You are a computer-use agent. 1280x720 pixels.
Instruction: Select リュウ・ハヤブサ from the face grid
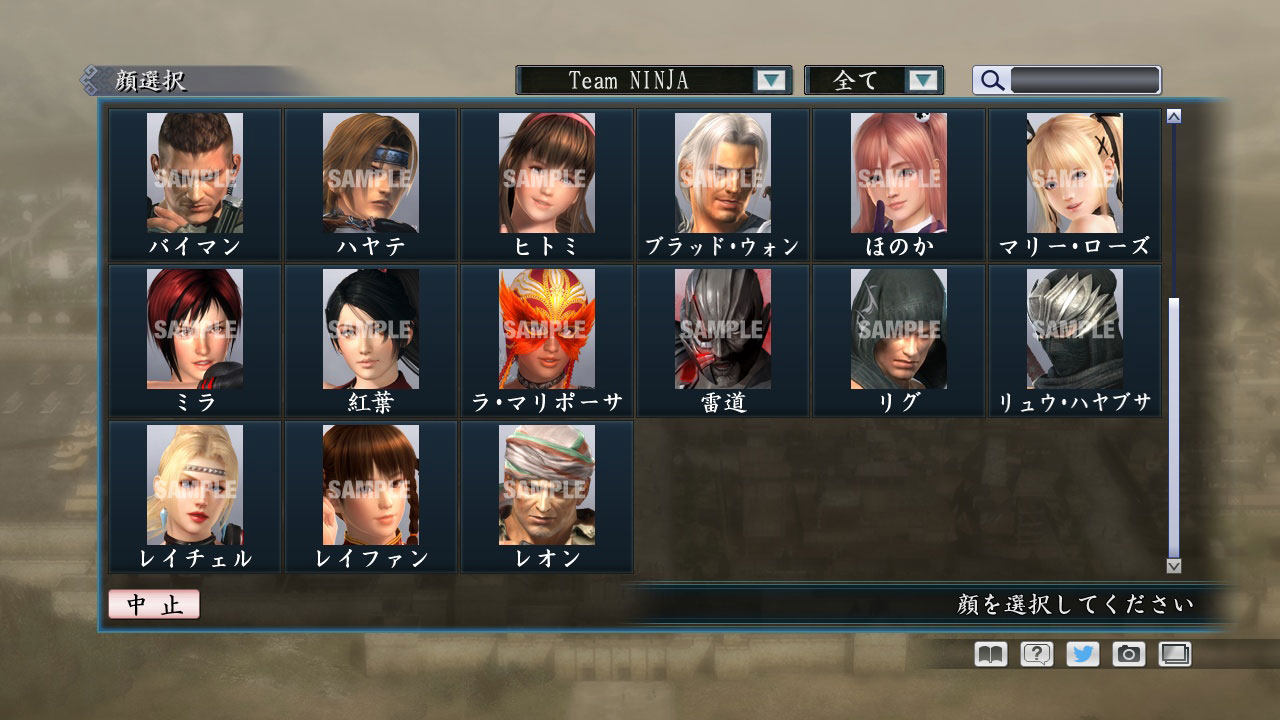click(x=1074, y=327)
